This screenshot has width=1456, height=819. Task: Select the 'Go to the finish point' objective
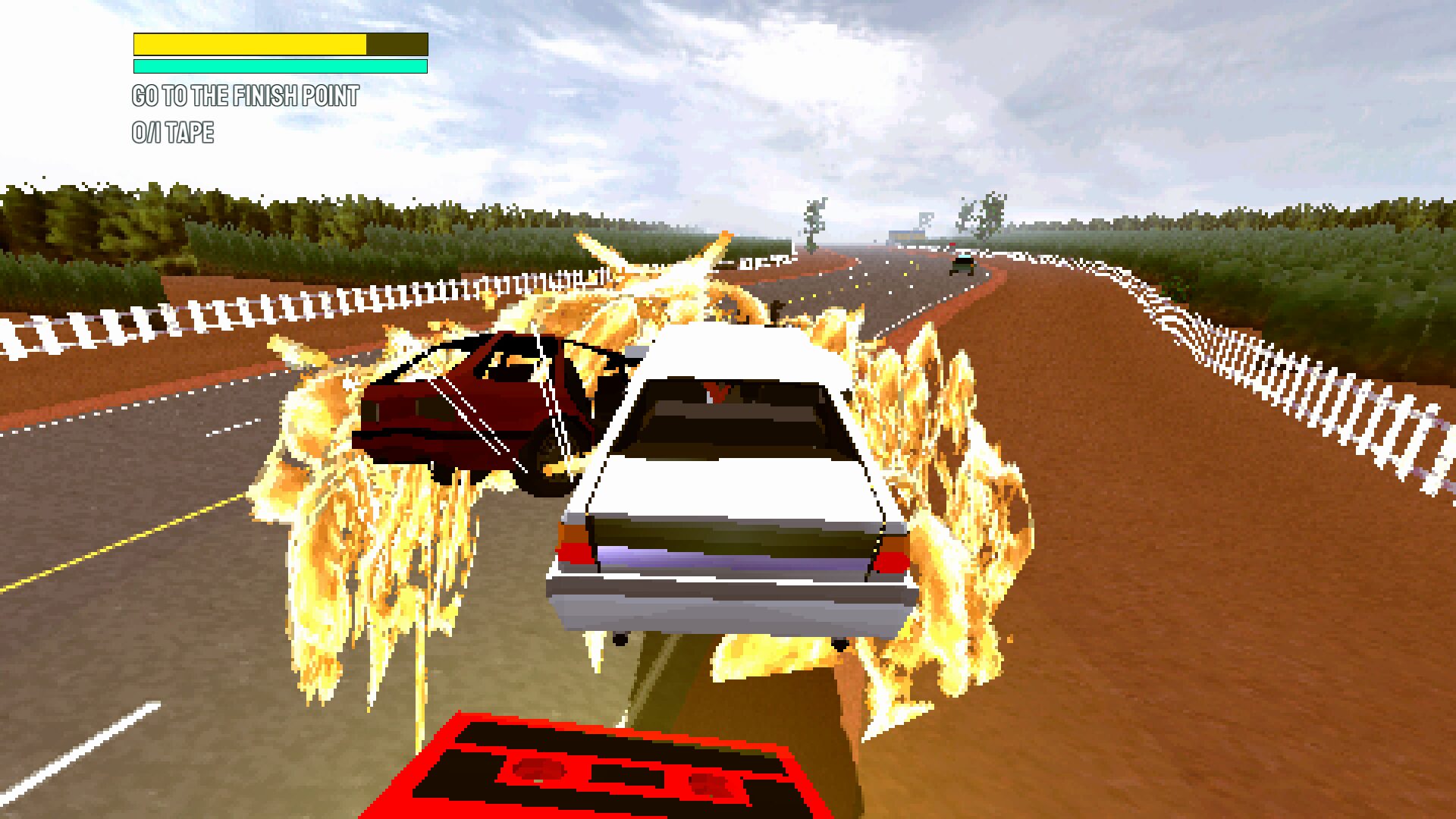pyautogui.click(x=245, y=96)
